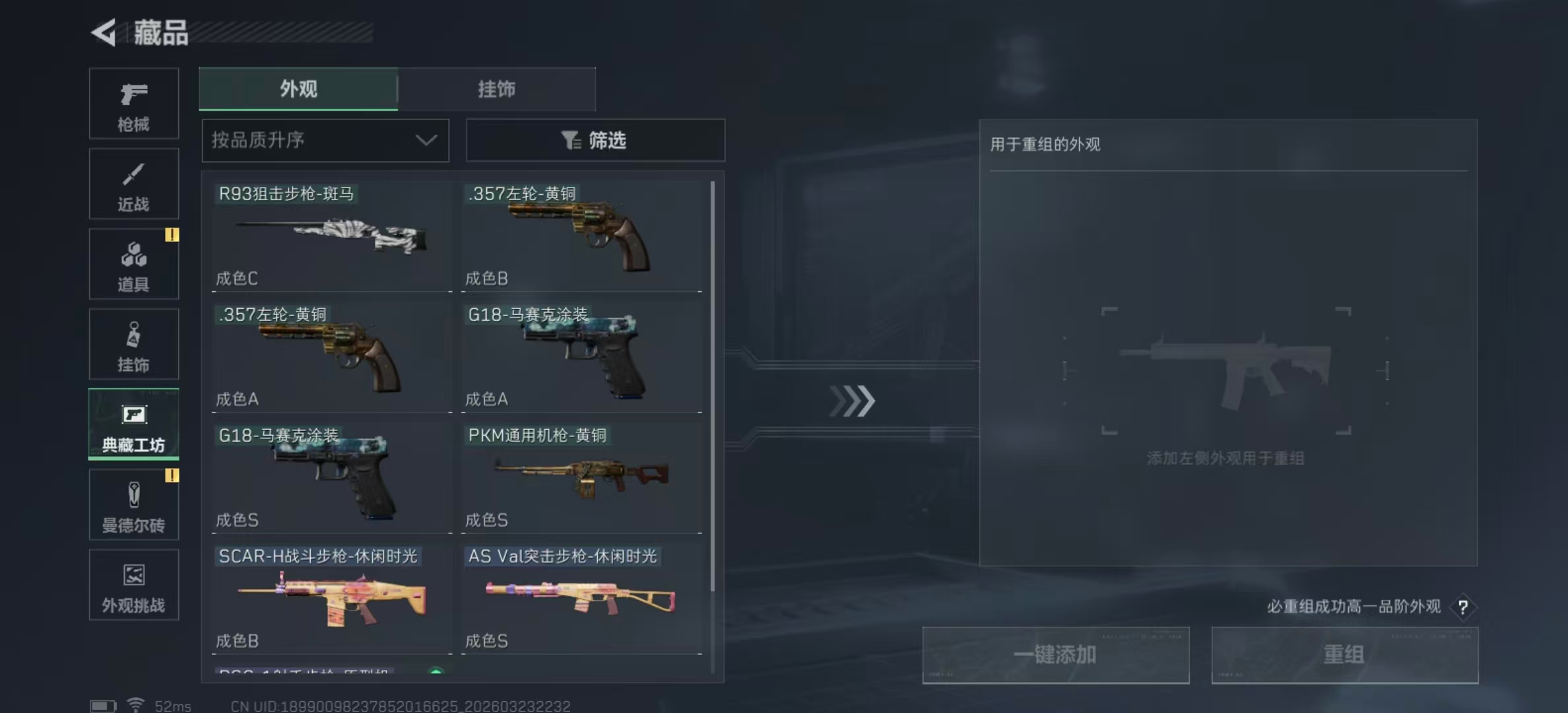This screenshot has width=1568, height=713.
Task: Click the yellow notification badge on 道具
Action: point(172,236)
